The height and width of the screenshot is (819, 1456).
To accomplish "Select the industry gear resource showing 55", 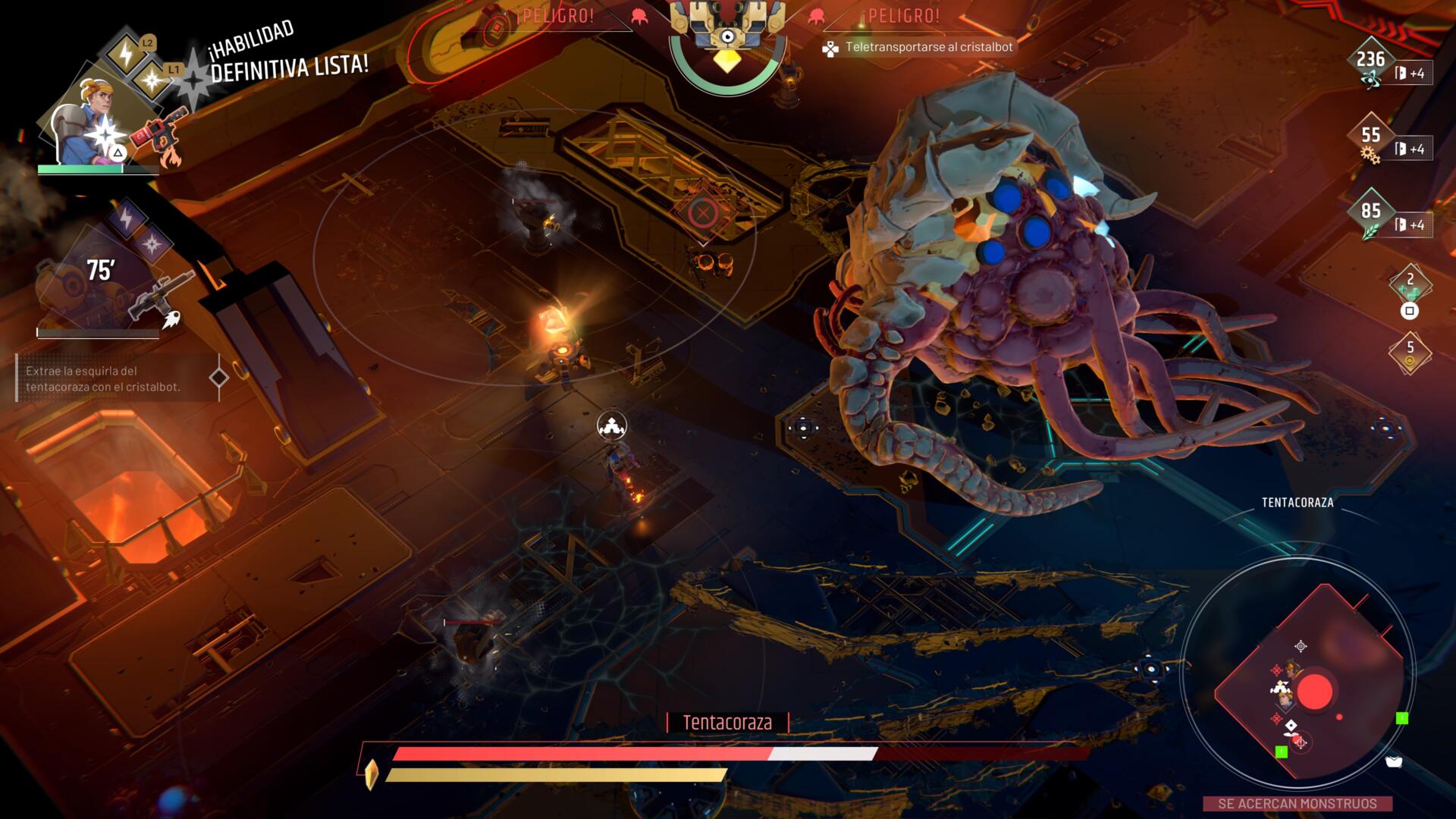I will 1370,140.
